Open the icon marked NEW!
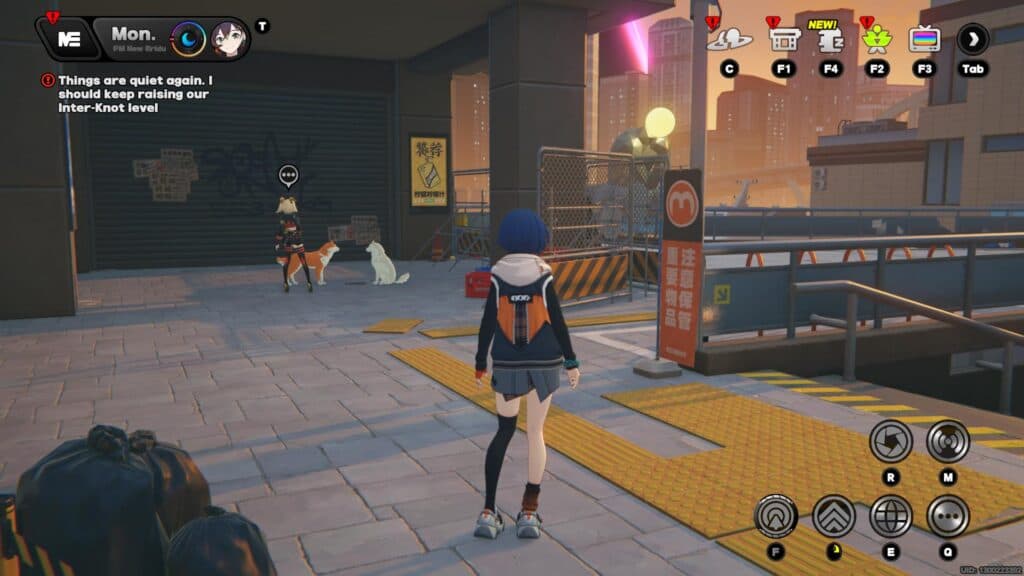 tap(830, 40)
